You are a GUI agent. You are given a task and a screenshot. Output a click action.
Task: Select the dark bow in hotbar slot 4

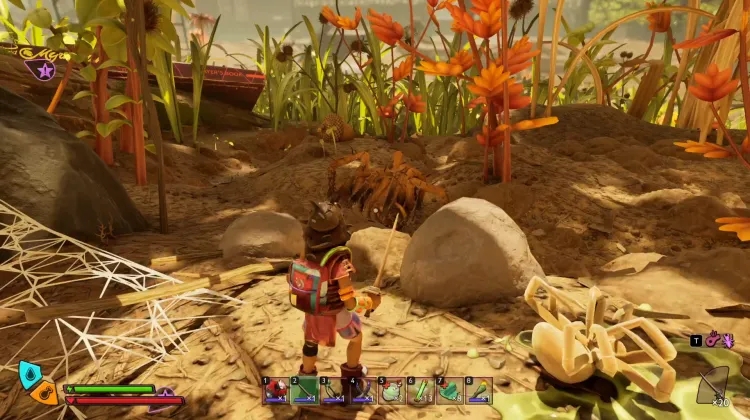[x=363, y=390]
